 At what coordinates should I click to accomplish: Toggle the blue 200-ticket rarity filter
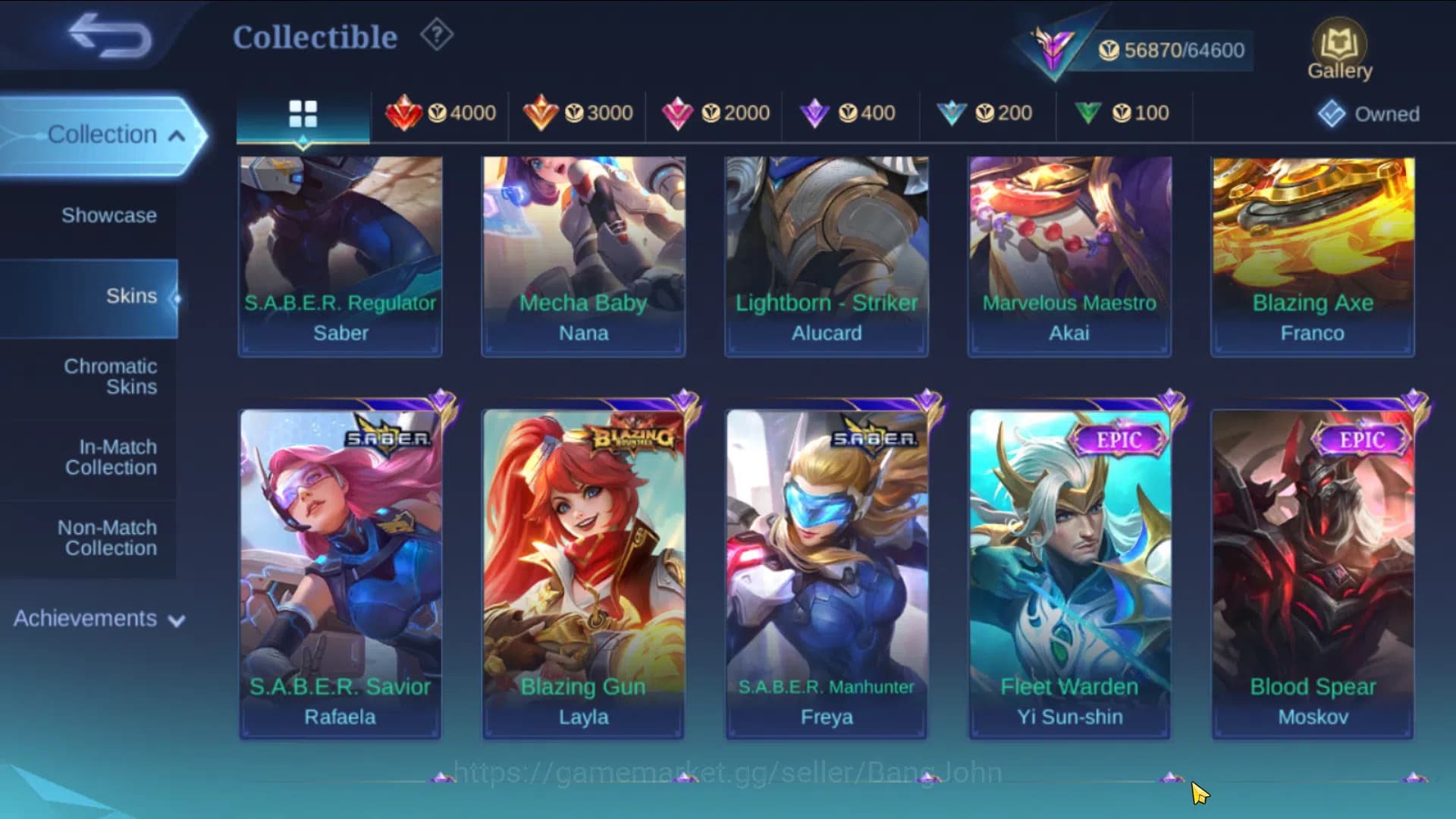[988, 114]
